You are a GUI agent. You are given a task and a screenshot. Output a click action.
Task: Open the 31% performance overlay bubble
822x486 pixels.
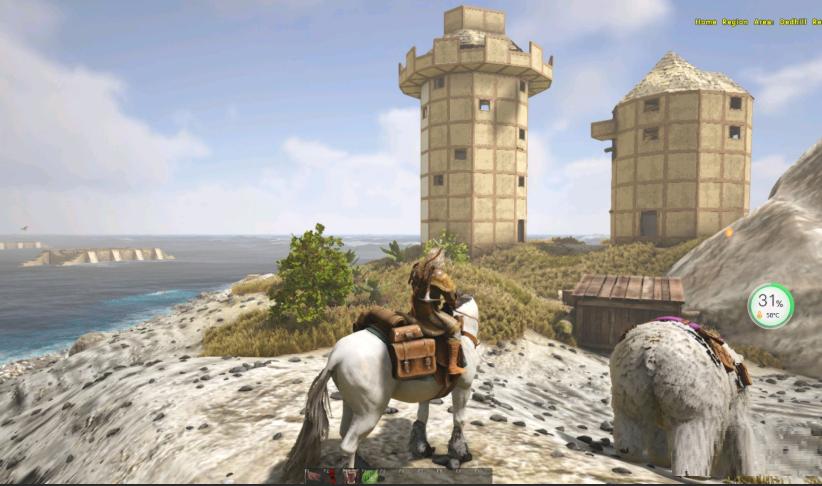770,305
